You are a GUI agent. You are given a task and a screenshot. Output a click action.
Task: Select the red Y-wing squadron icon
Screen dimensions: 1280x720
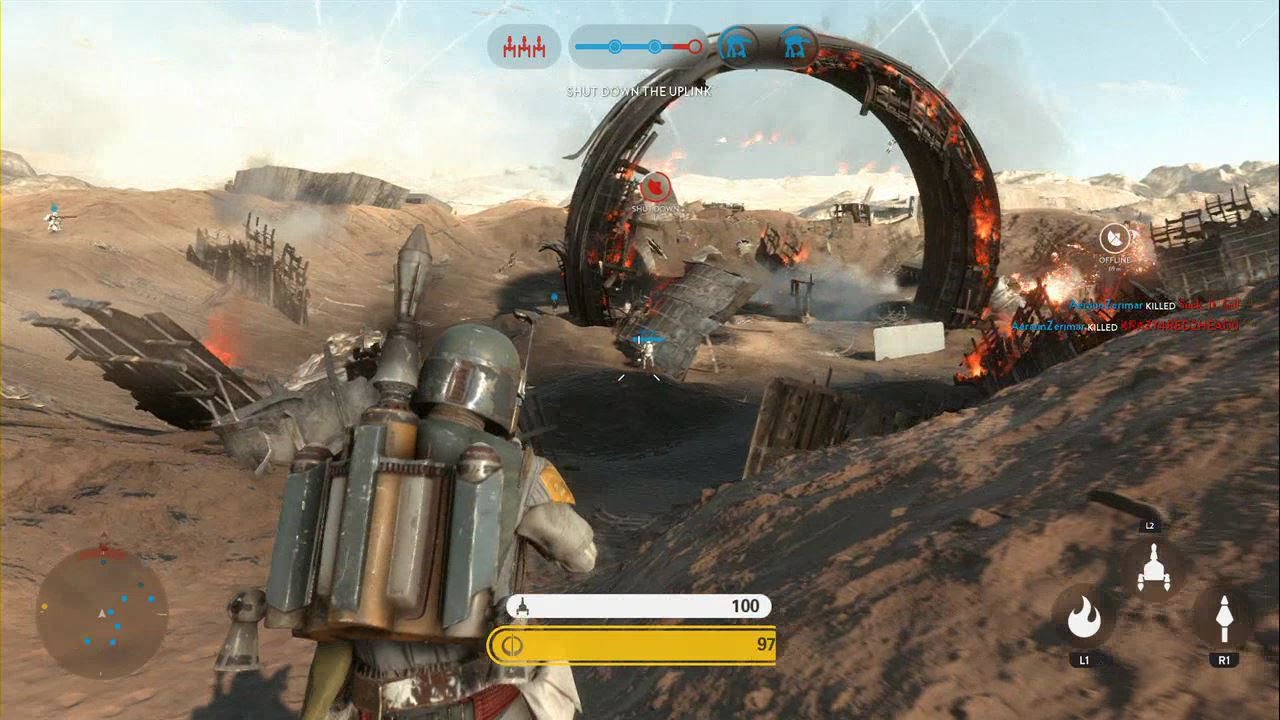[x=524, y=46]
